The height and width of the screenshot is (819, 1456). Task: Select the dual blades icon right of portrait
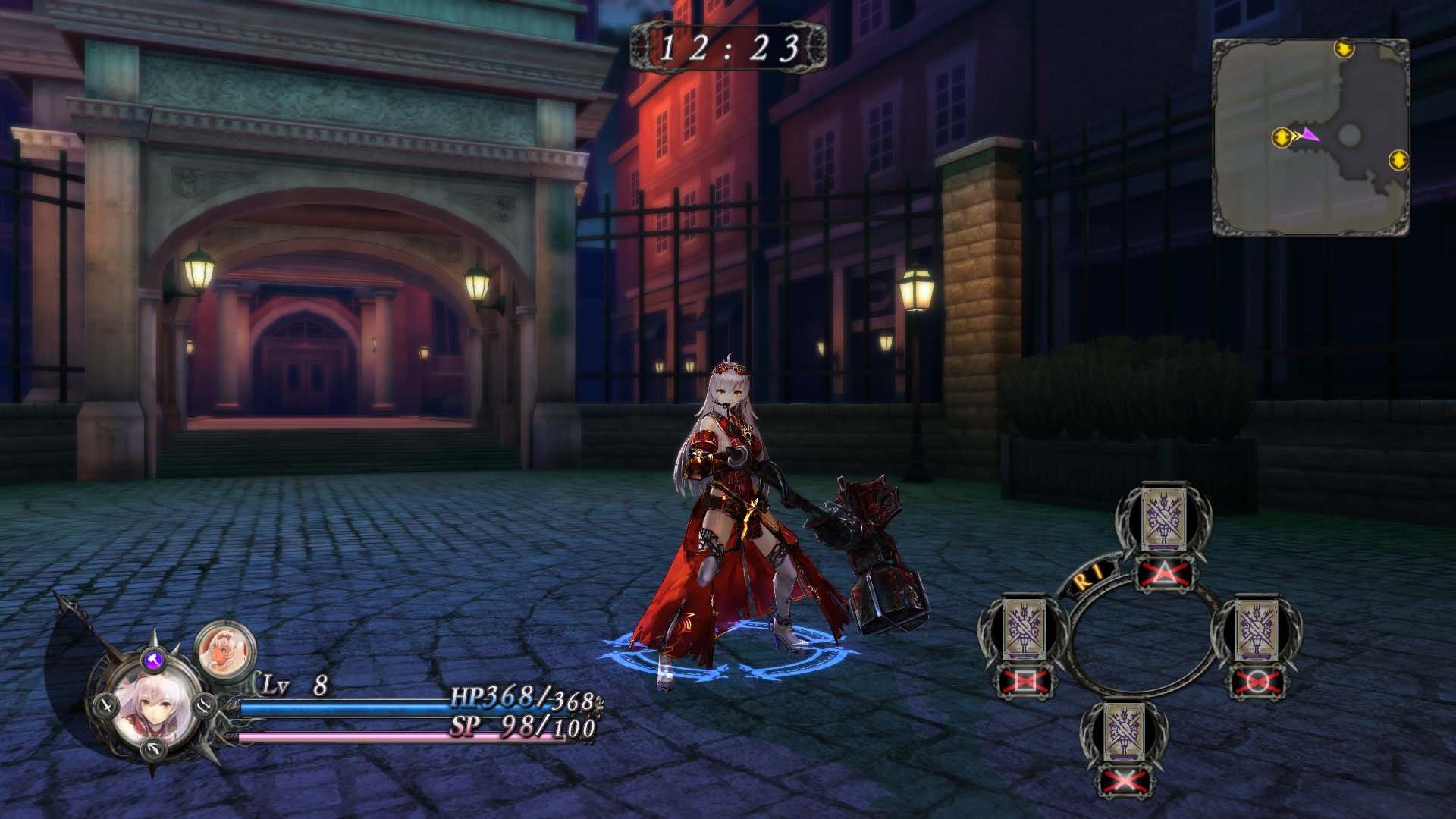tap(204, 708)
